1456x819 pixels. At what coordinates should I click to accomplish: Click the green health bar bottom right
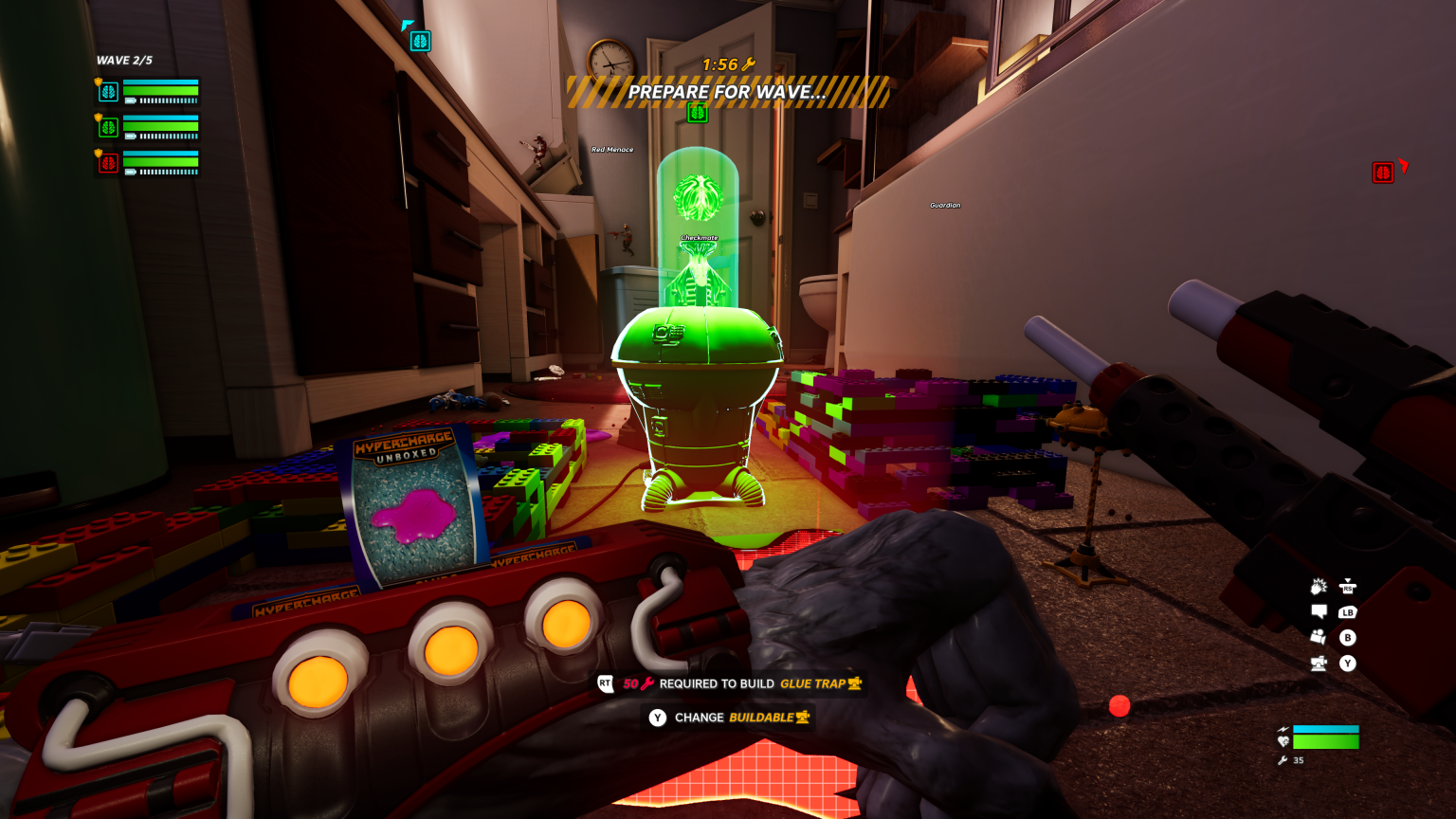(1327, 742)
